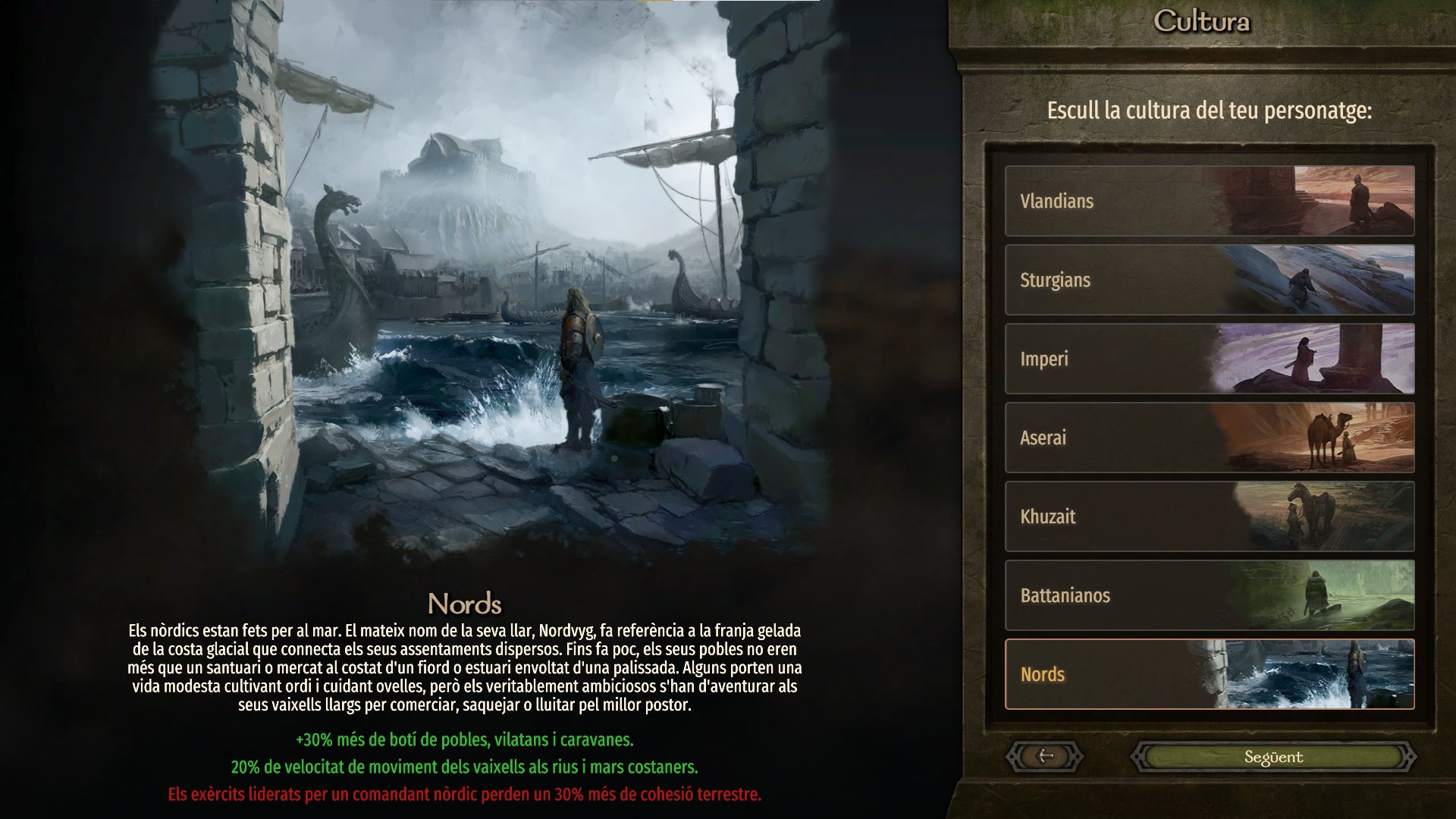Click the highlighted Nords culture

point(1209,674)
